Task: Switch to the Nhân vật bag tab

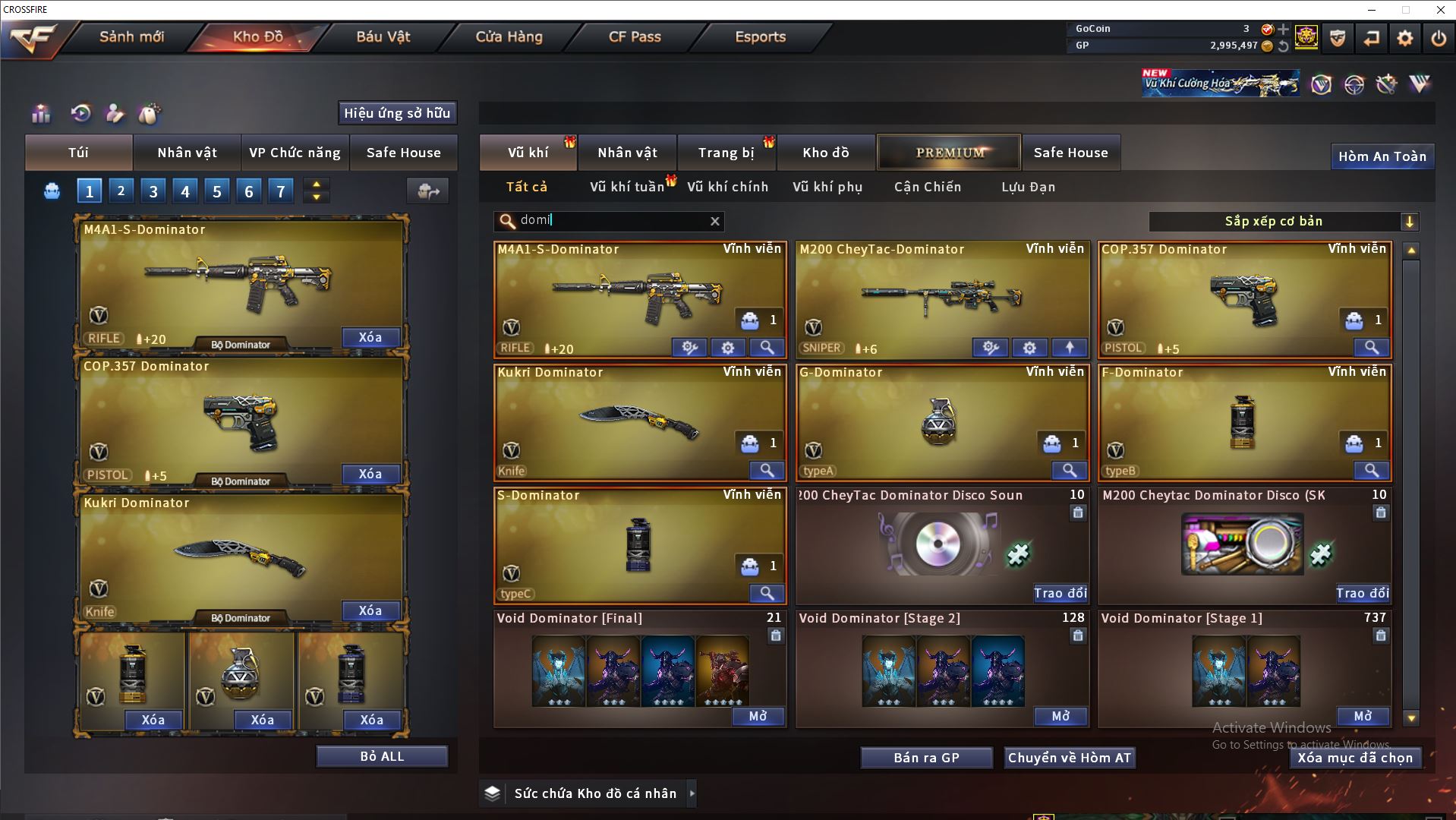Action: pyautogui.click(x=187, y=153)
